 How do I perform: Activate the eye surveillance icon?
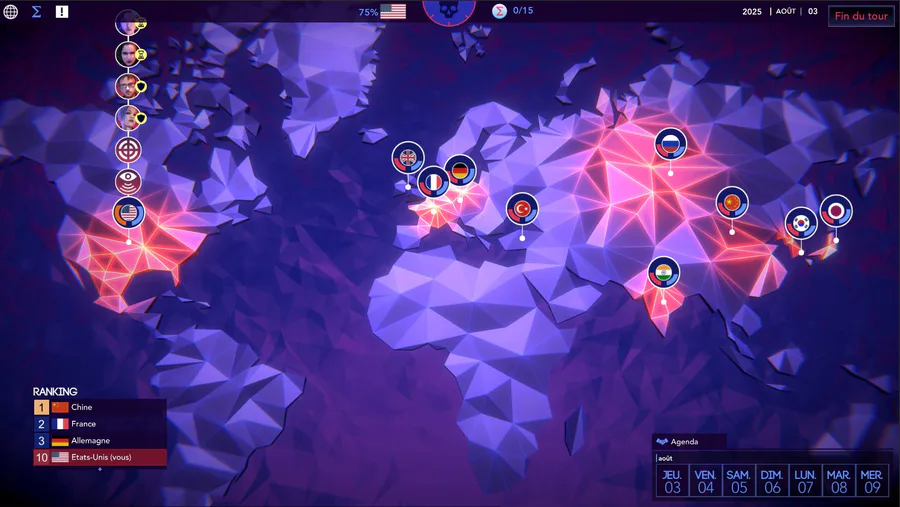(128, 181)
